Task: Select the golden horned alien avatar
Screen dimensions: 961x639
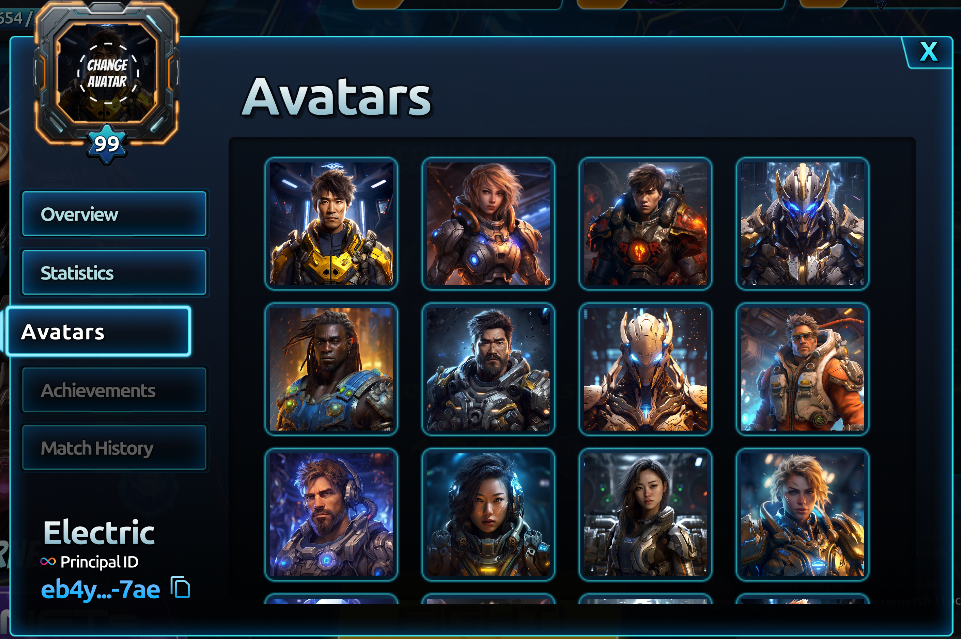Action: point(645,369)
